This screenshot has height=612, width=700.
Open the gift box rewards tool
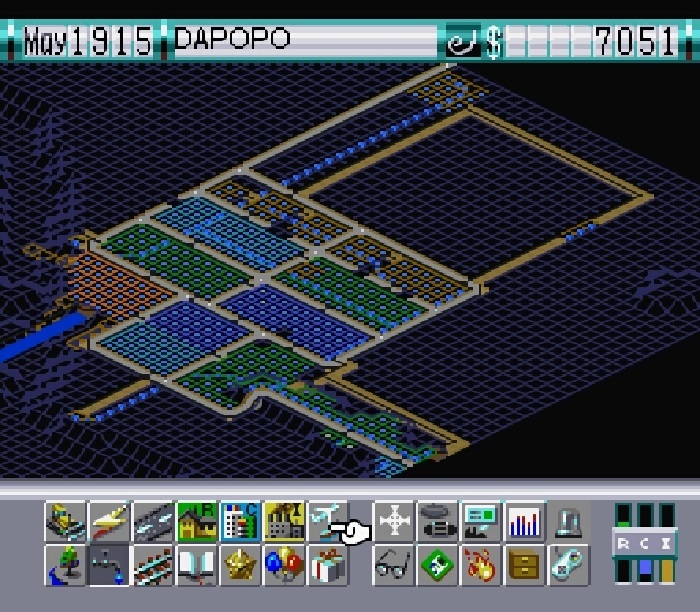[x=327, y=565]
